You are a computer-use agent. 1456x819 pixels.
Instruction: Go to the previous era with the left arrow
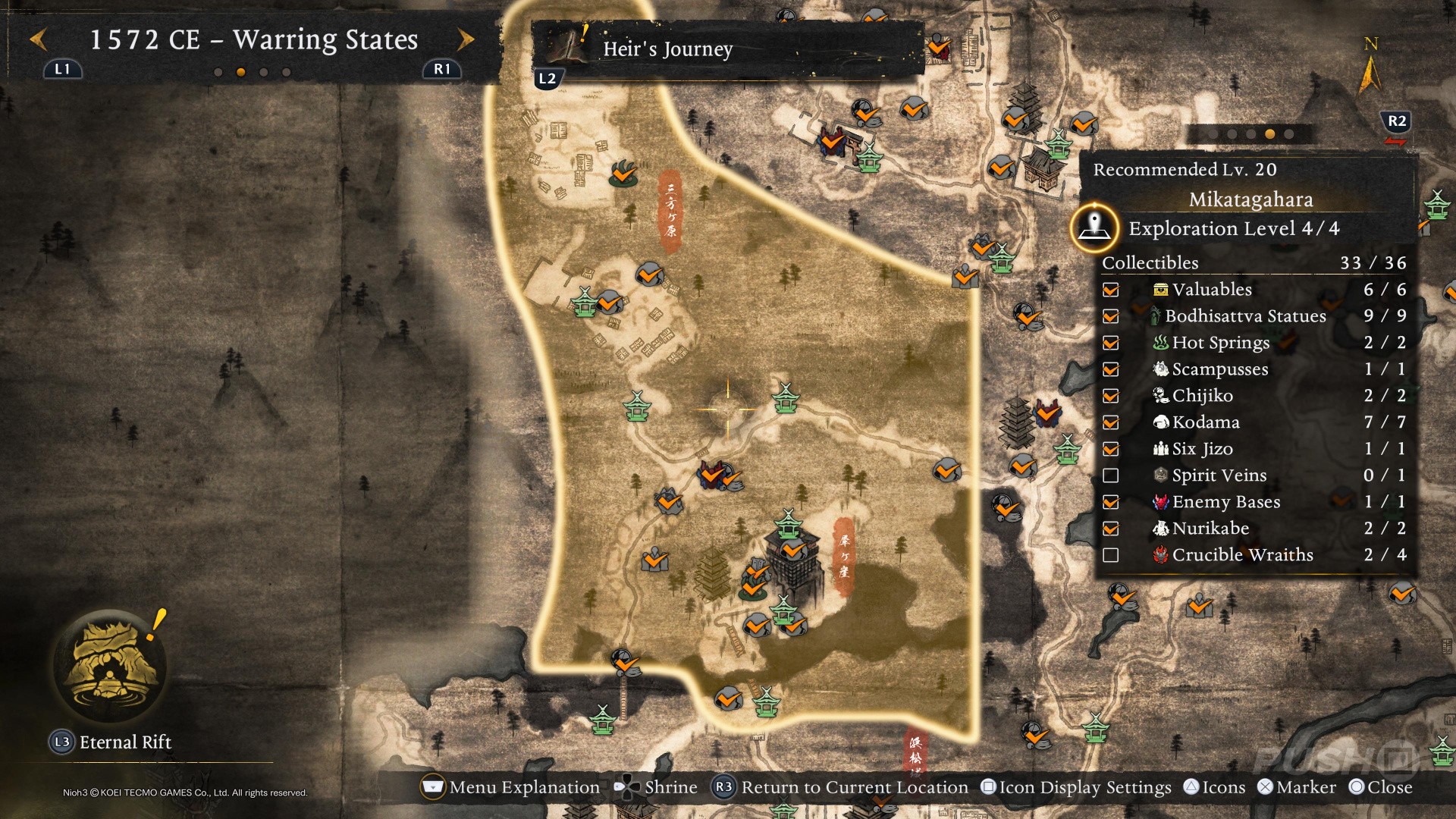tap(39, 39)
